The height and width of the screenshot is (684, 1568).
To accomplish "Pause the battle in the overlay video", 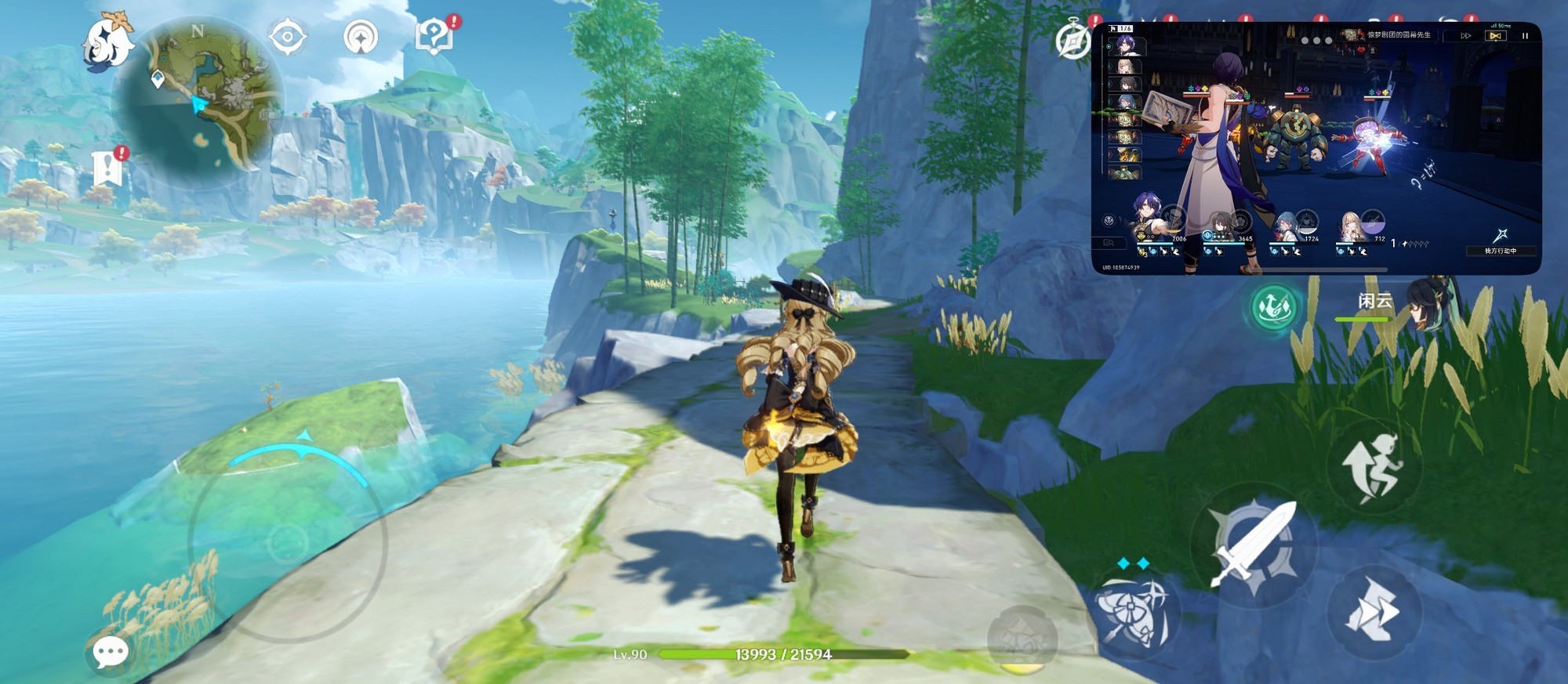I will click(x=1525, y=36).
